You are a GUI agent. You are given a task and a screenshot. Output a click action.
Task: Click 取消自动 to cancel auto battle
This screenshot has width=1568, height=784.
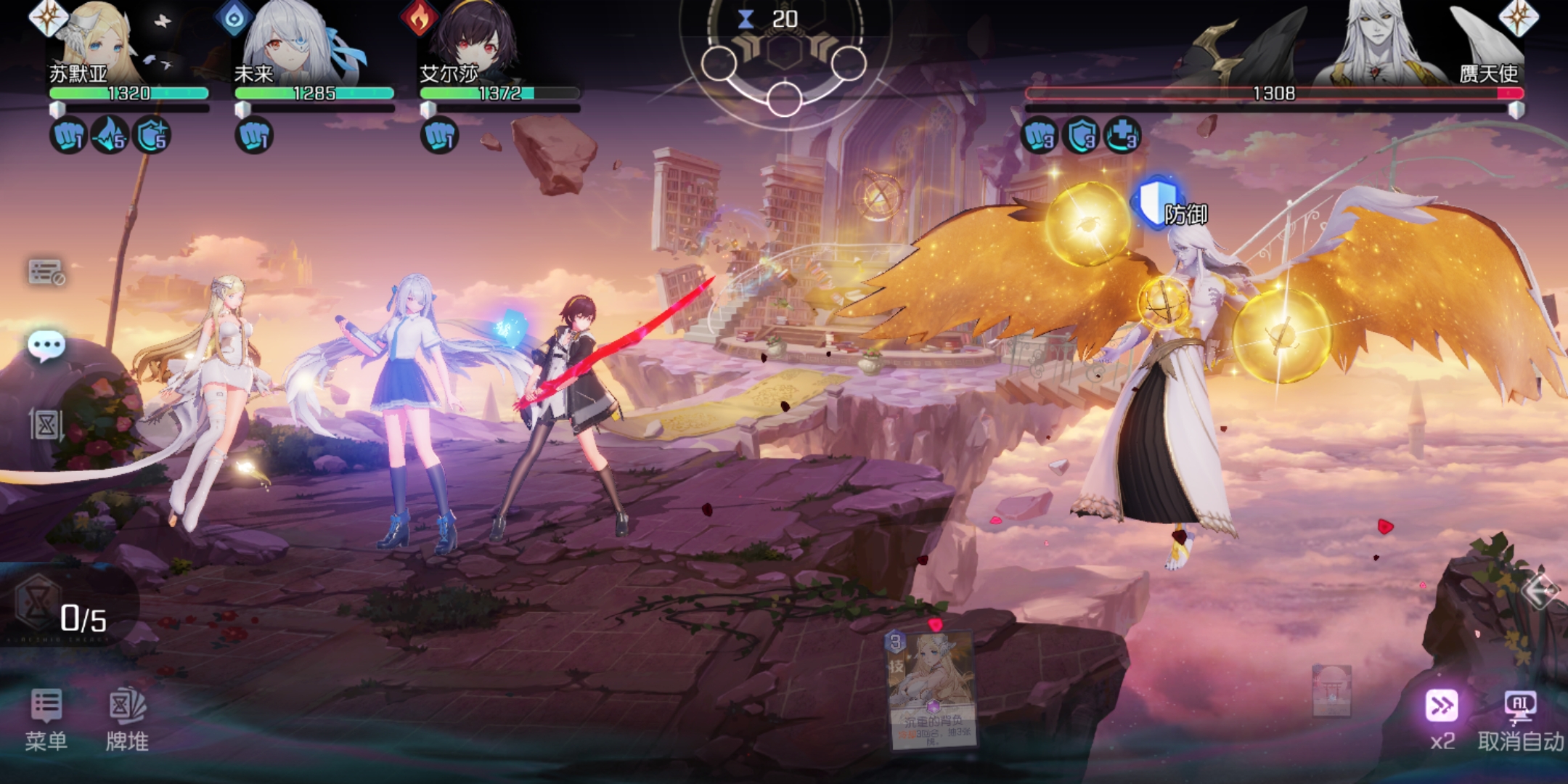coord(1520,718)
